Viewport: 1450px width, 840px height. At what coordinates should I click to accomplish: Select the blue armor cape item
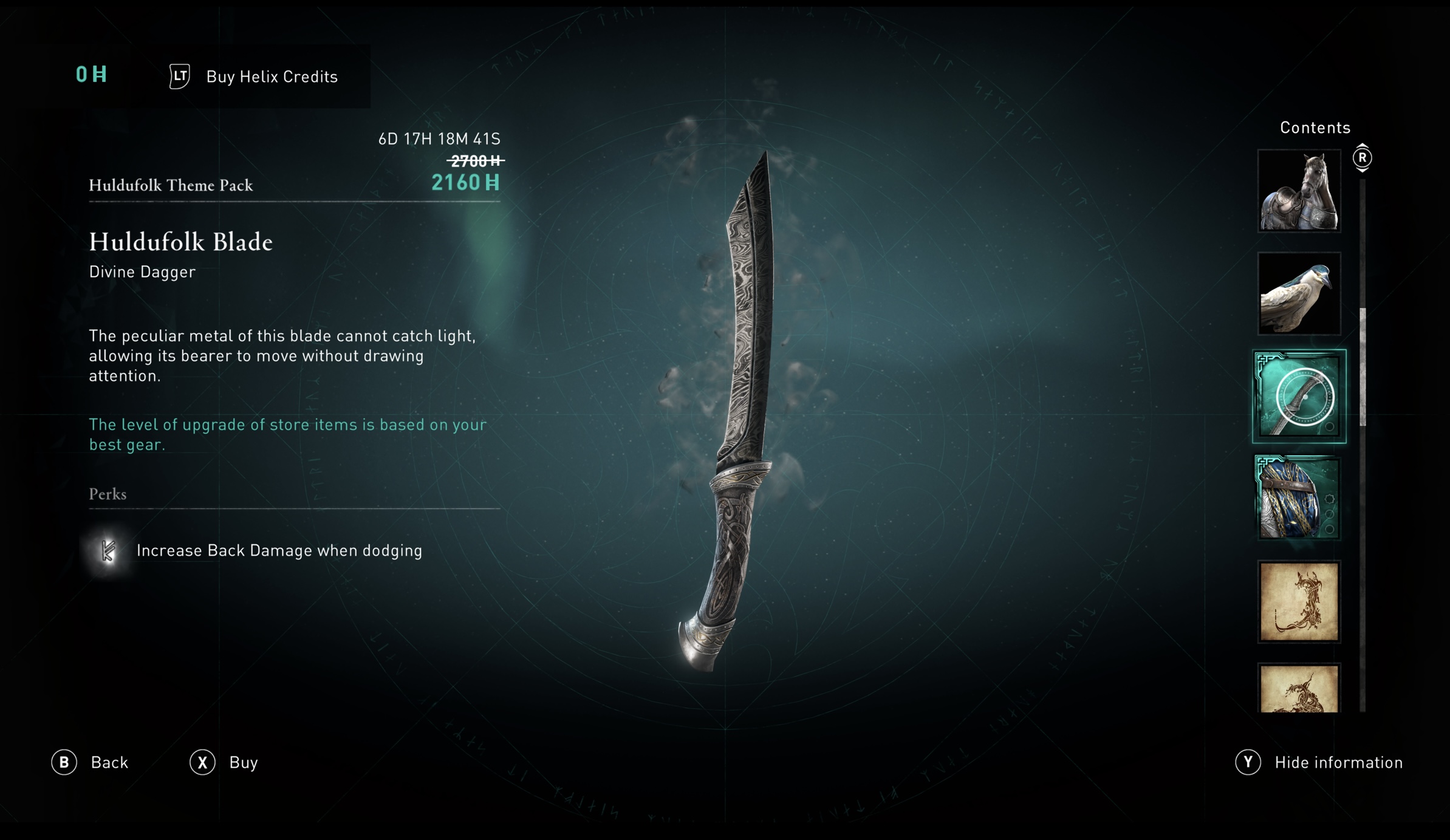[x=1299, y=498]
